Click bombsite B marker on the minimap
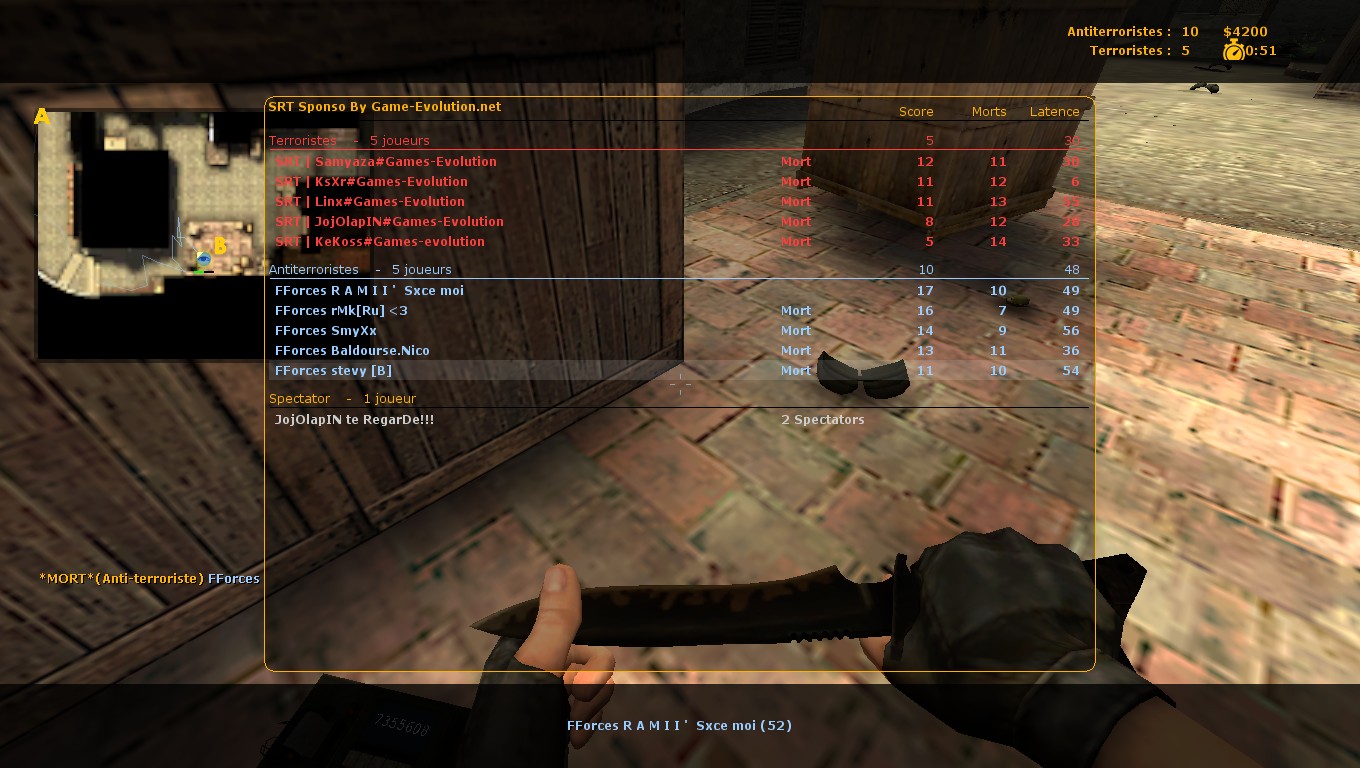 [221, 245]
